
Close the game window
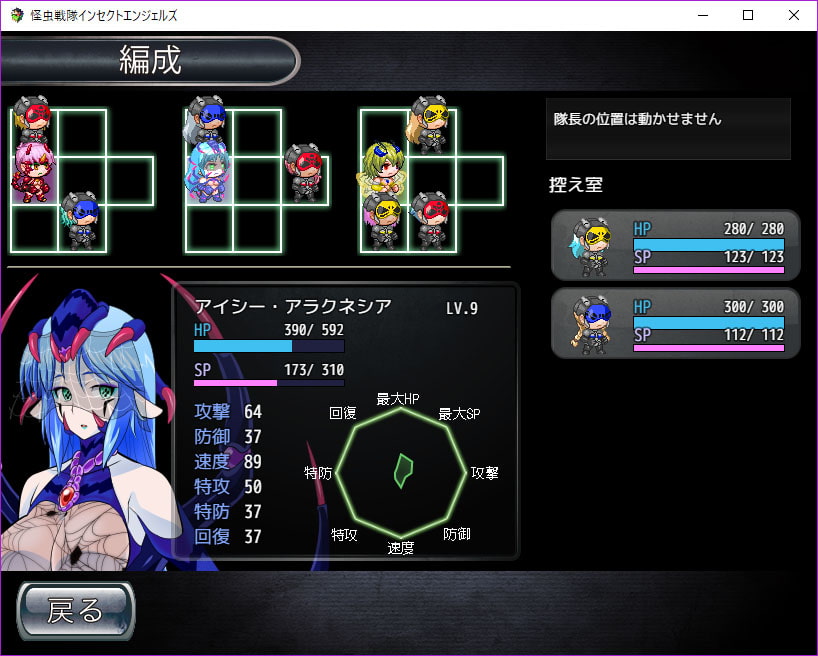click(x=793, y=15)
